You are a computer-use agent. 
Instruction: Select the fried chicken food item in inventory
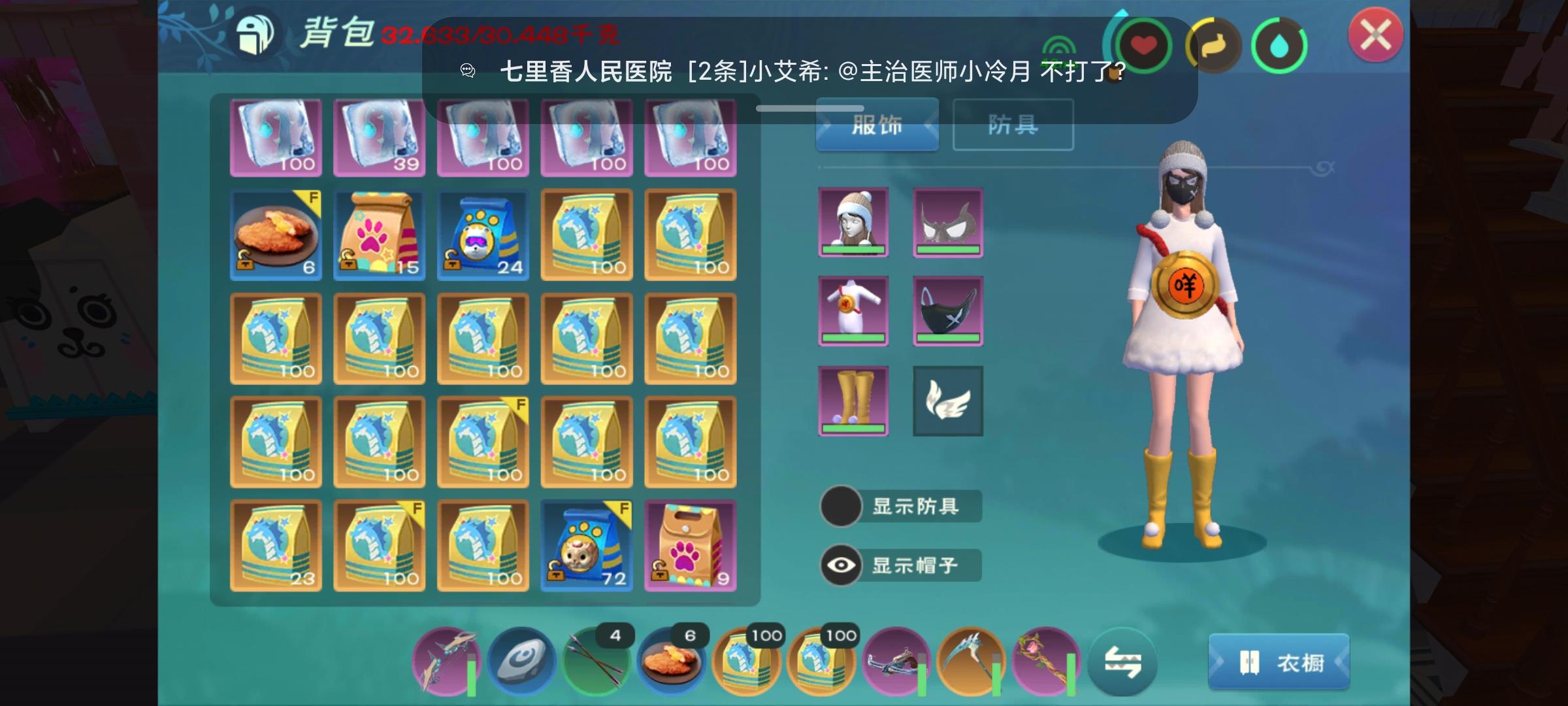[x=275, y=235]
